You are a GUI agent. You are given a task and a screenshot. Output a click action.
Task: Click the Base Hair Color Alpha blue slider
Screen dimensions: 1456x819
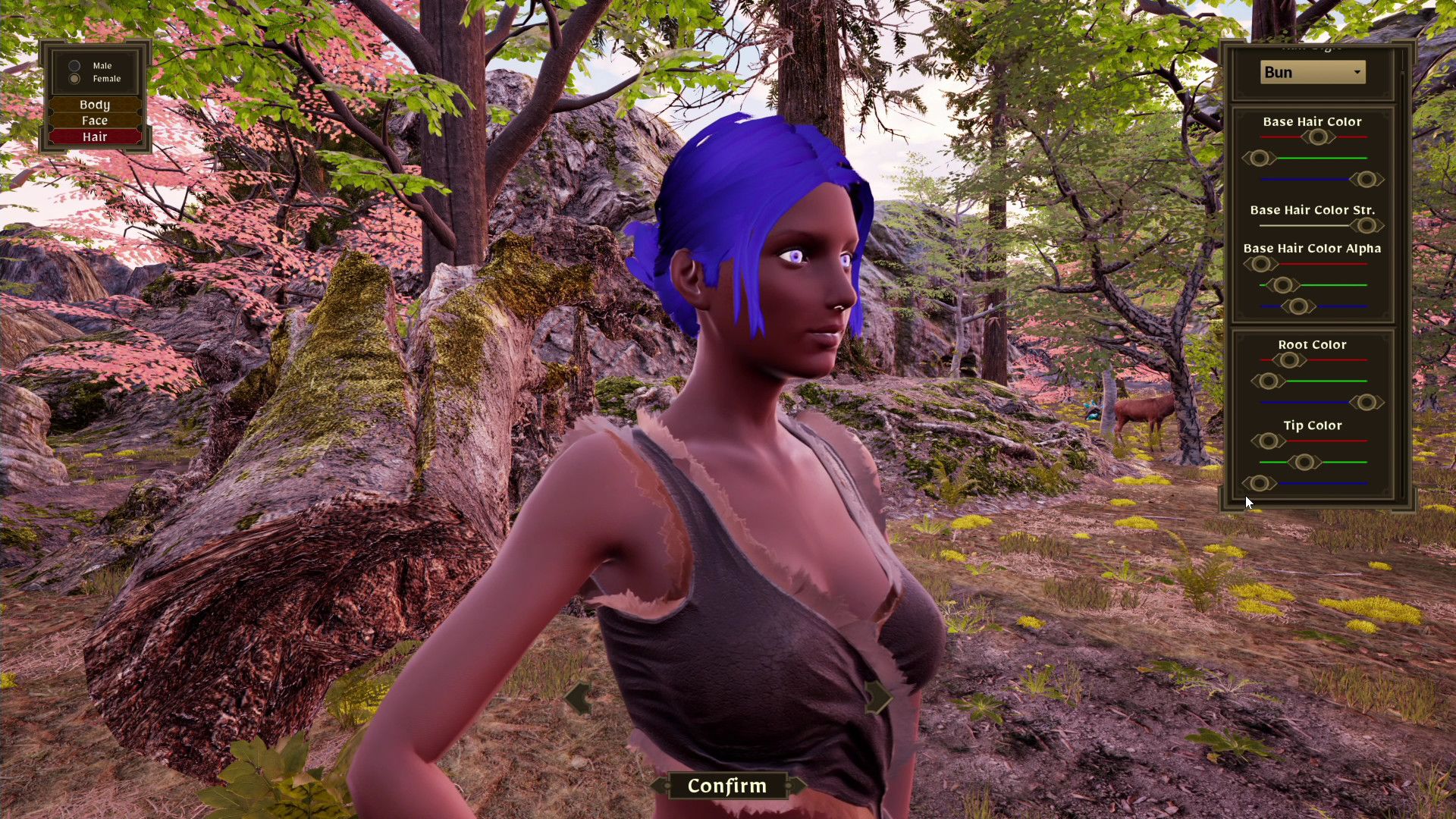[1298, 306]
